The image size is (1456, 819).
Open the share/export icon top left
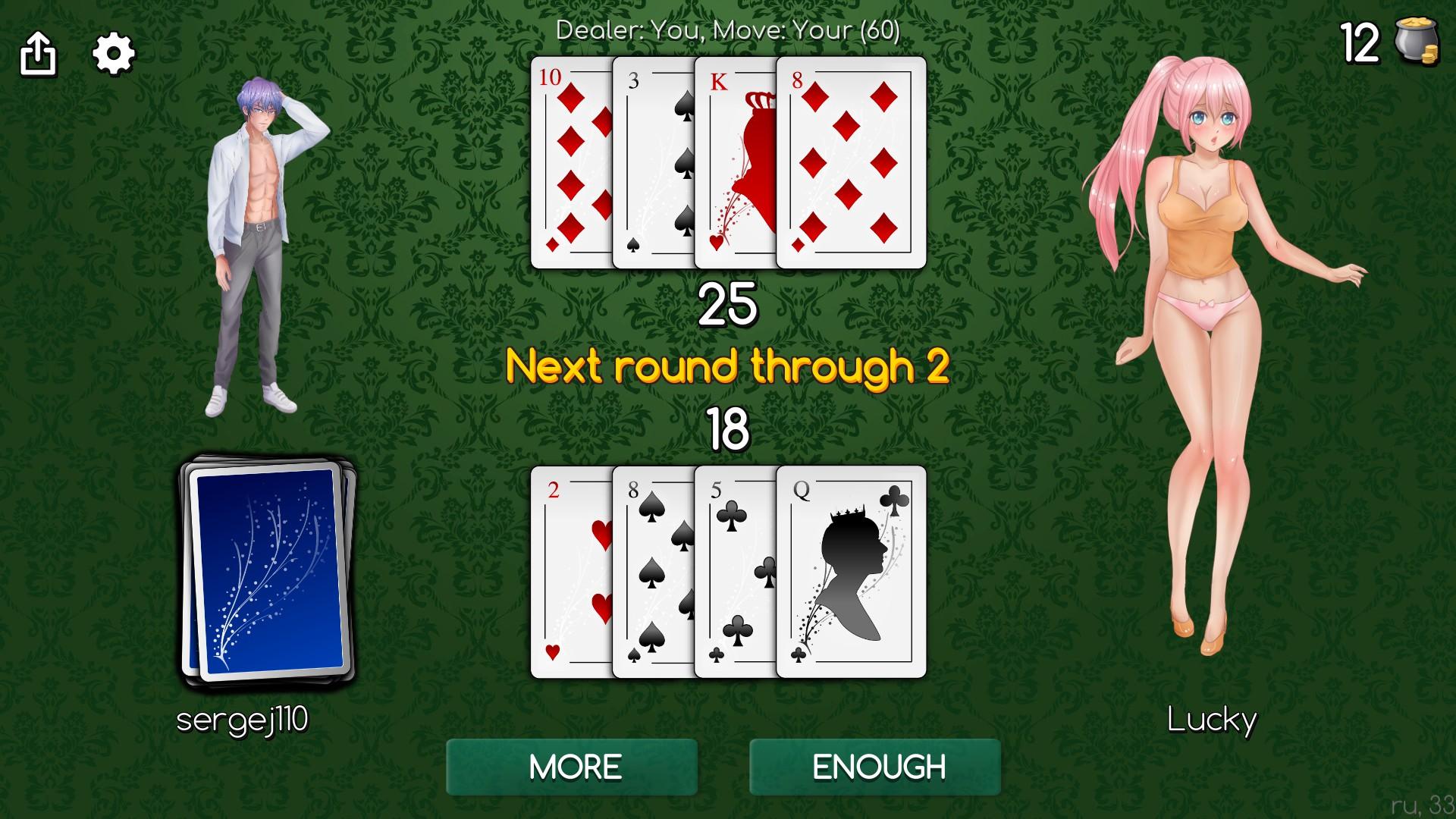(x=38, y=53)
